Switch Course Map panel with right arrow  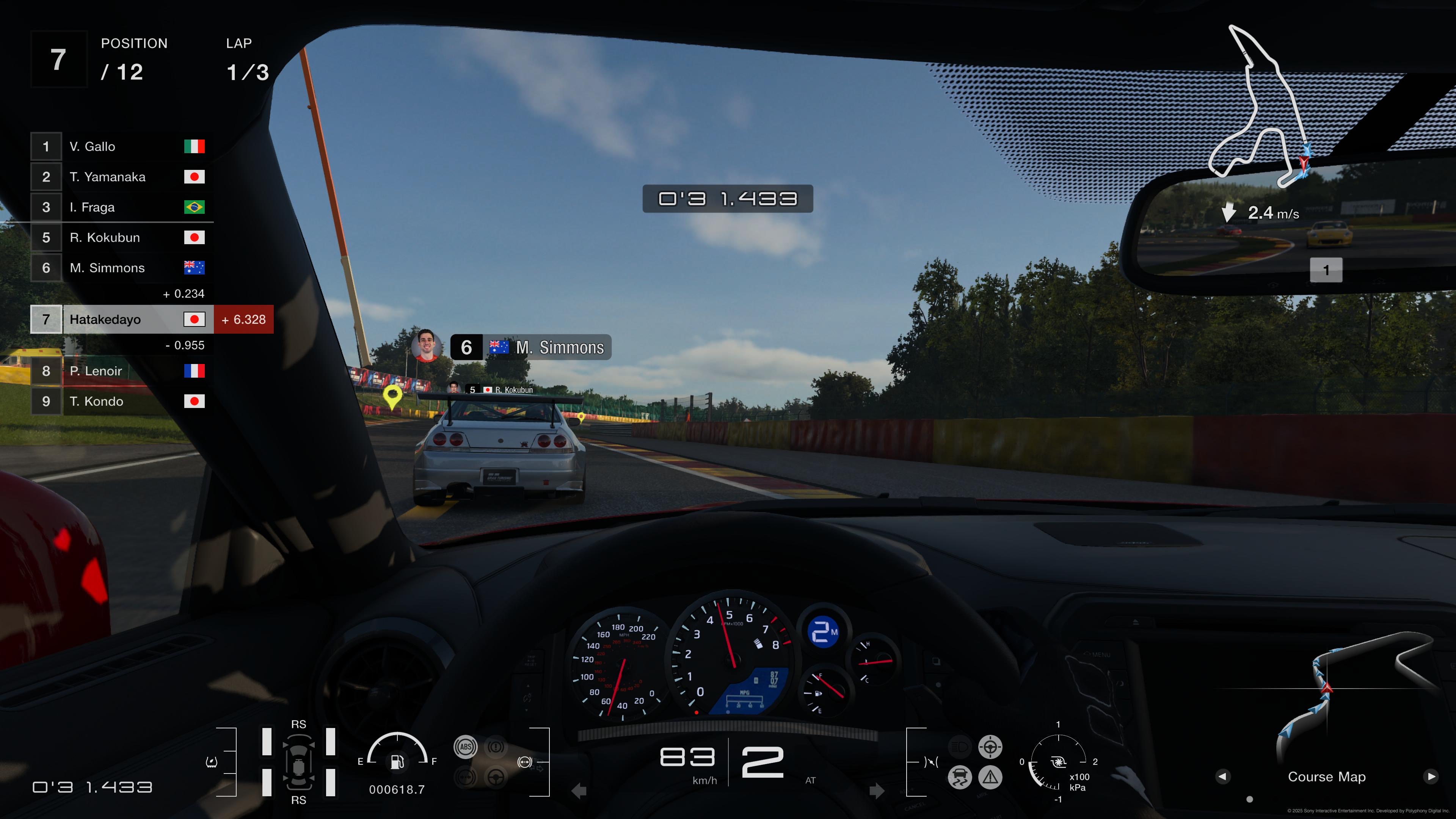click(x=1431, y=777)
